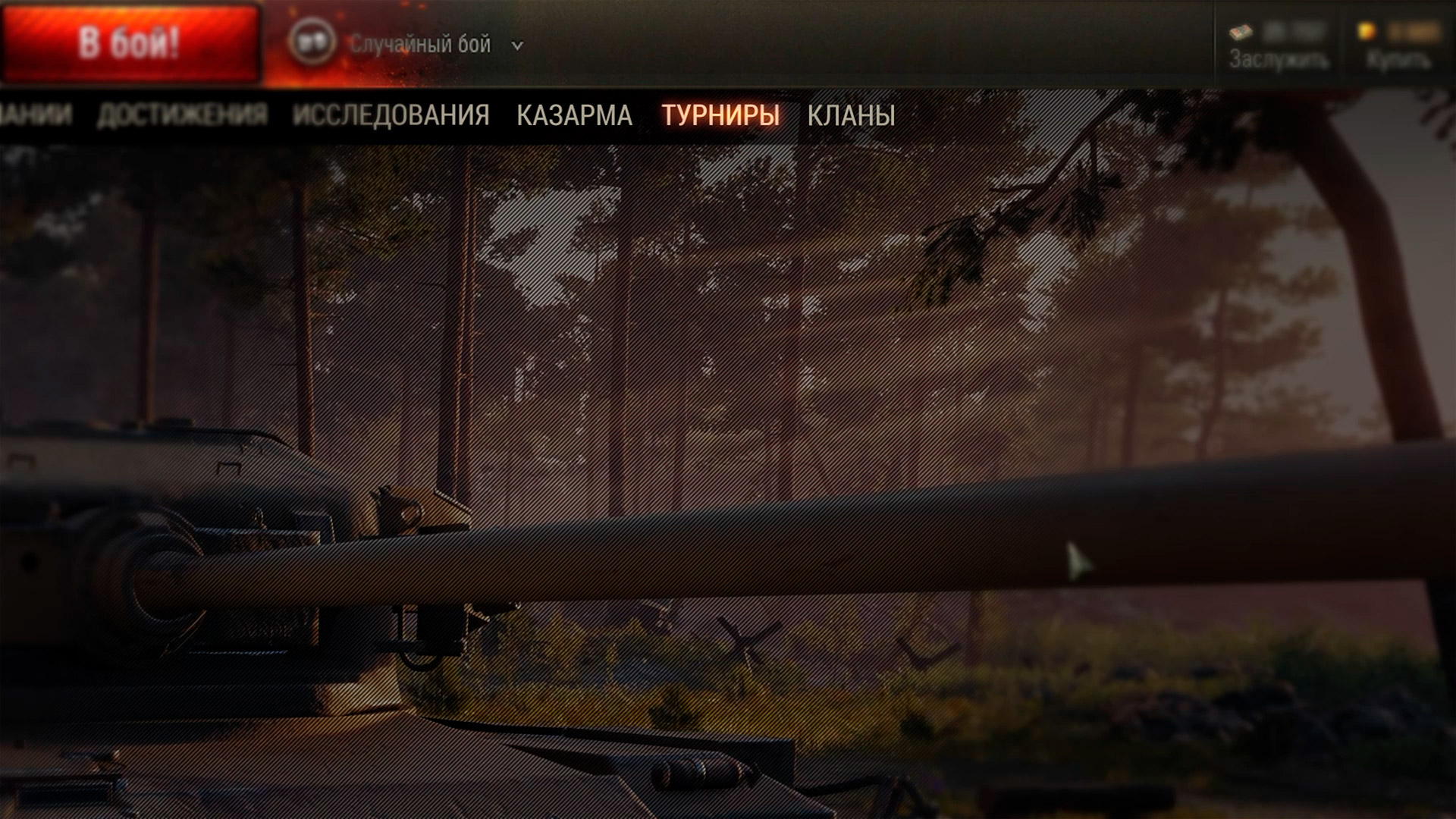Open the "Исследования" research tab
Image resolution: width=1456 pixels, height=819 pixels.
coord(391,115)
